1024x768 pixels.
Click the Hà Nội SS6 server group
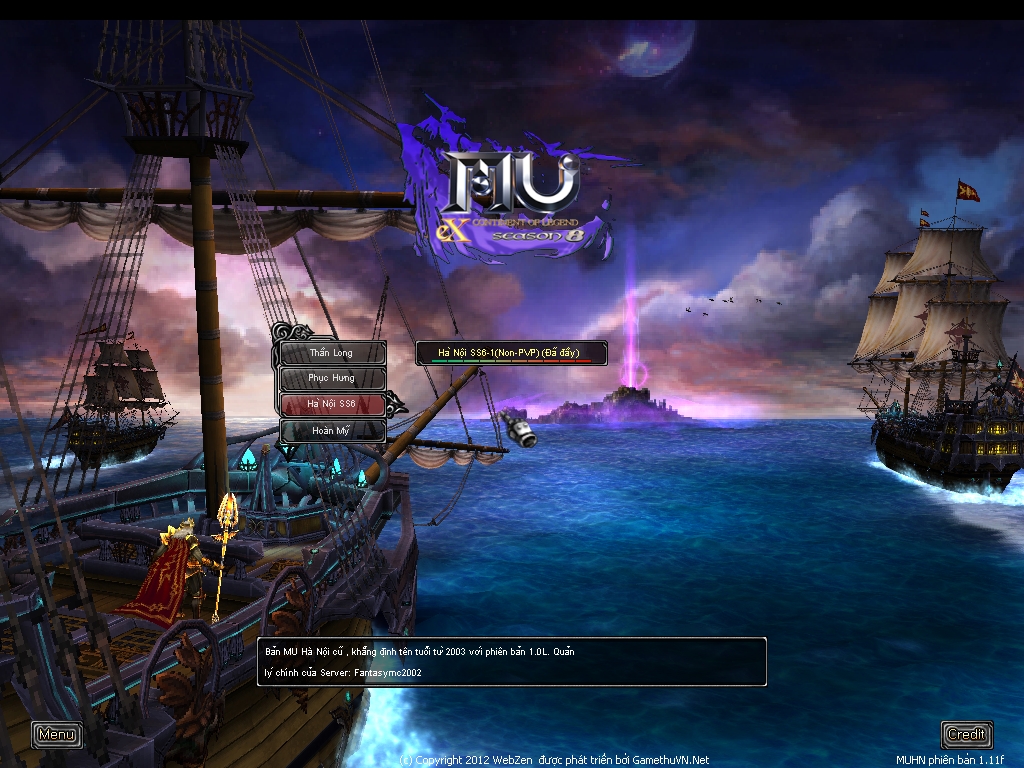coord(332,404)
